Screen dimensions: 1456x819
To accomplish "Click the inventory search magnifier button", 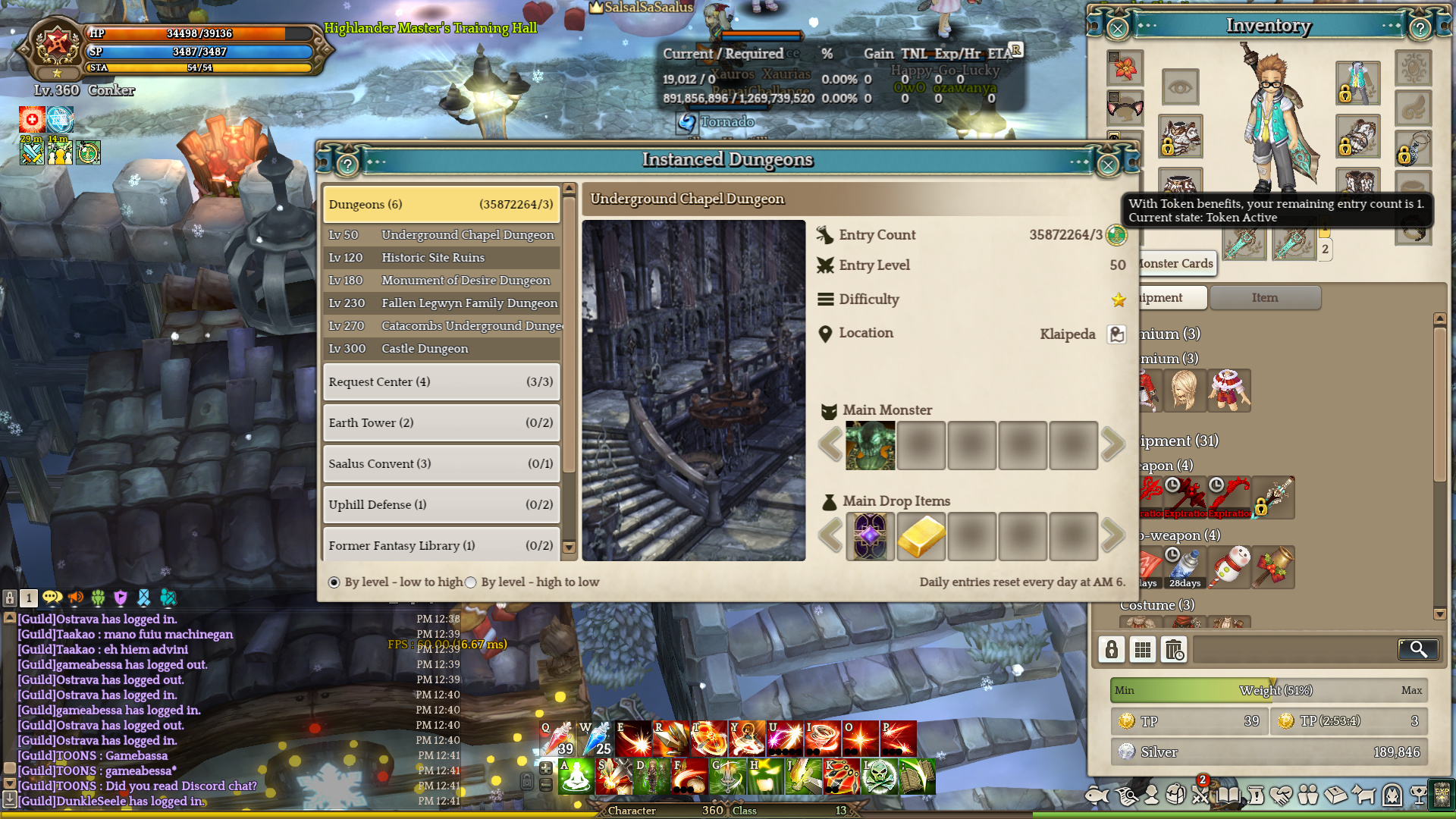I will click(x=1418, y=649).
